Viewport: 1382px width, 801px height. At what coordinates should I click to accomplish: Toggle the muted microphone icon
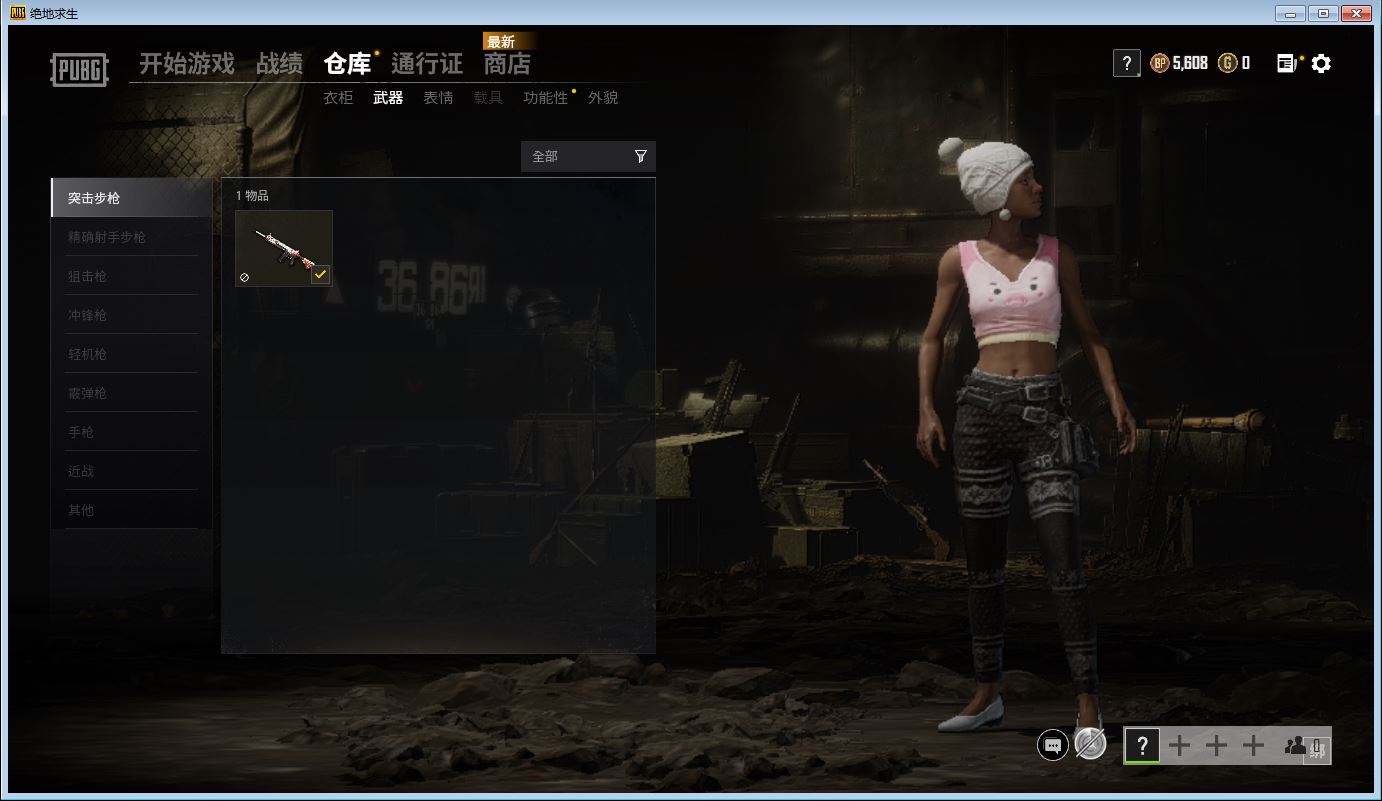click(1090, 744)
